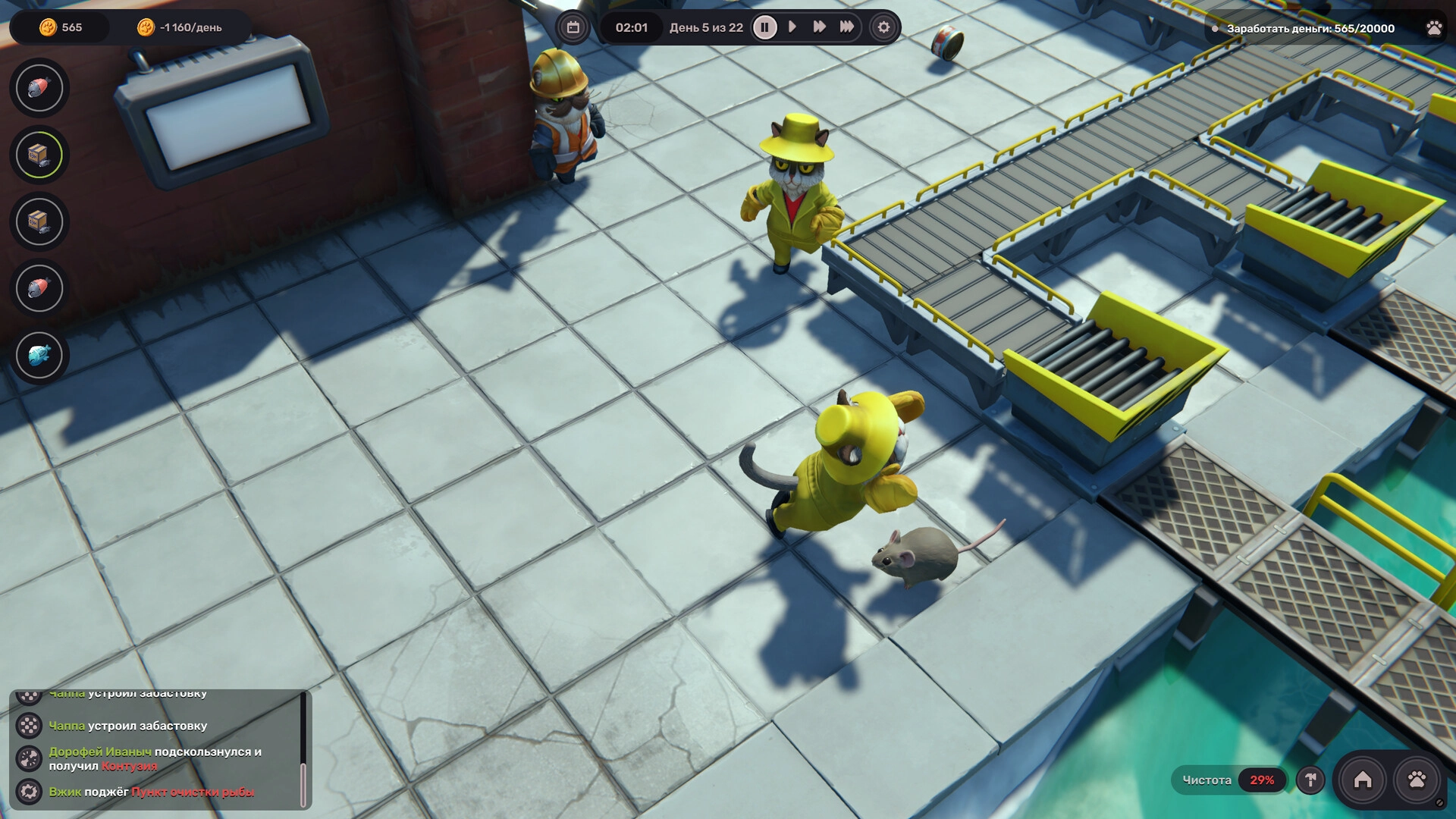1456x819 pixels.
Task: Open the hammer build menu
Action: [x=1310, y=780]
